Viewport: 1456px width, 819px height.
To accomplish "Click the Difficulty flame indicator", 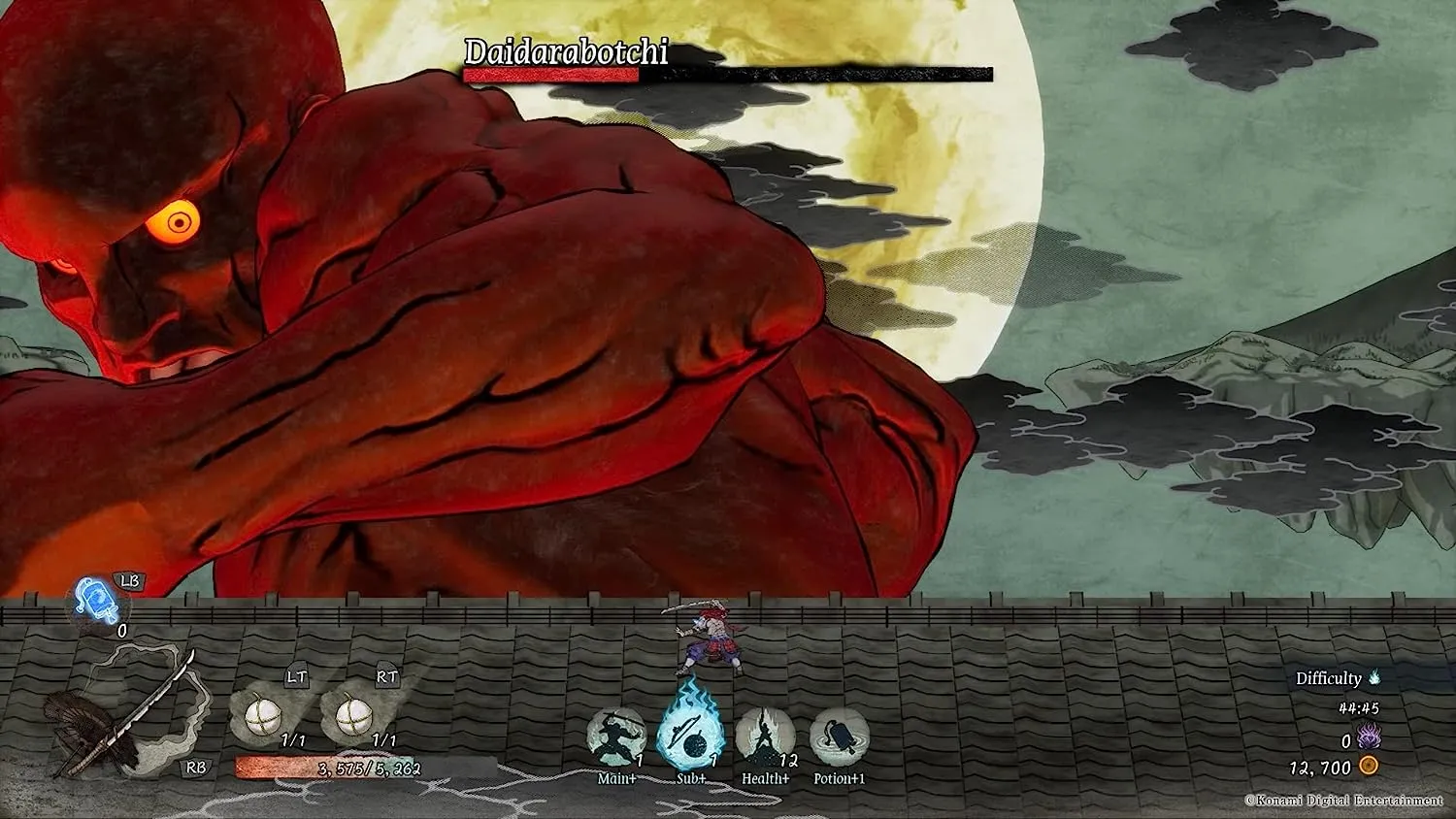I will pos(1374,678).
